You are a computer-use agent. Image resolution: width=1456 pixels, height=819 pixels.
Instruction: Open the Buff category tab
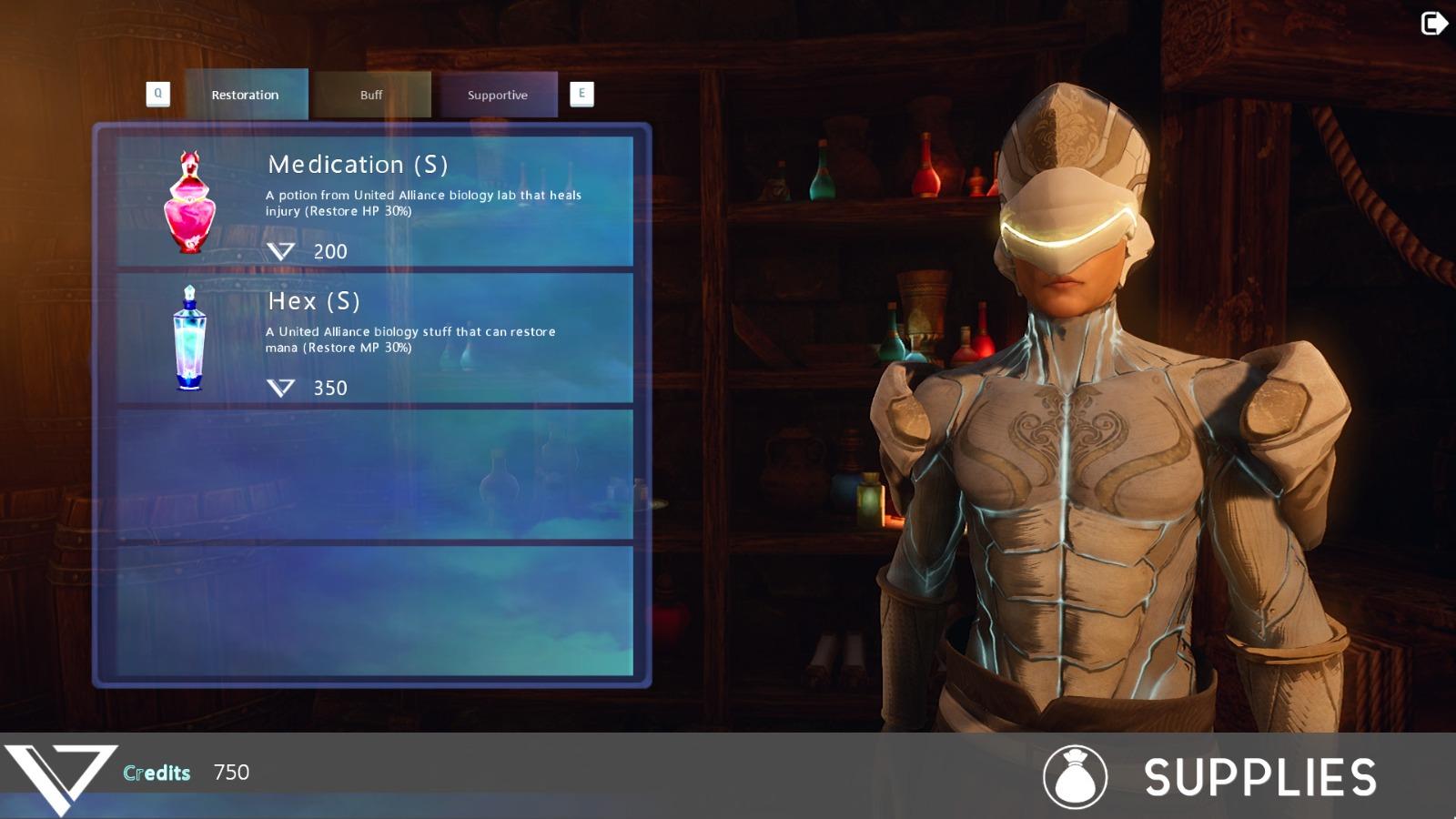tap(371, 95)
